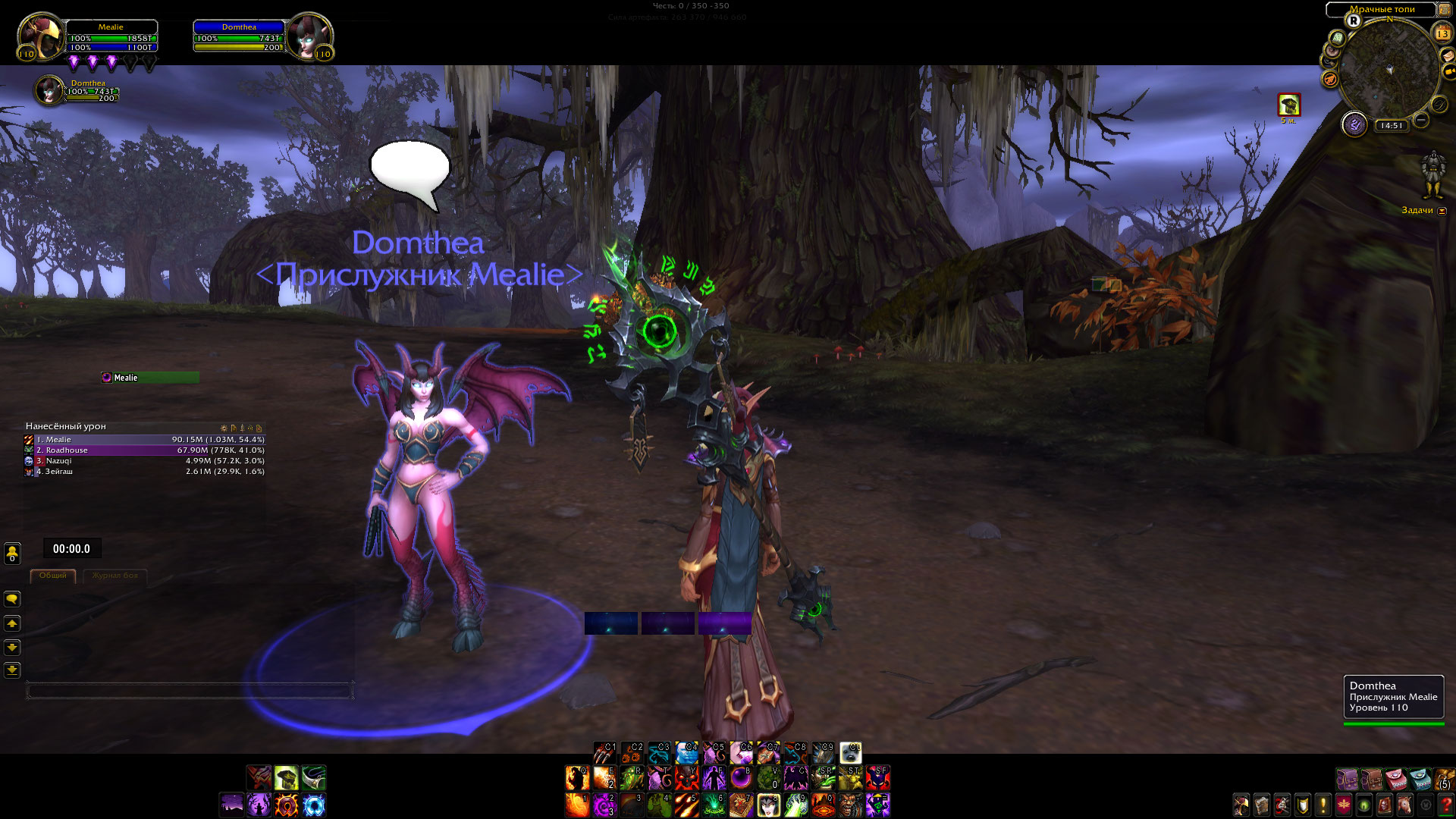The width and height of the screenshot is (1456, 819).
Task: Collapse the Задачи objectives tracker
Action: [x=1442, y=211]
